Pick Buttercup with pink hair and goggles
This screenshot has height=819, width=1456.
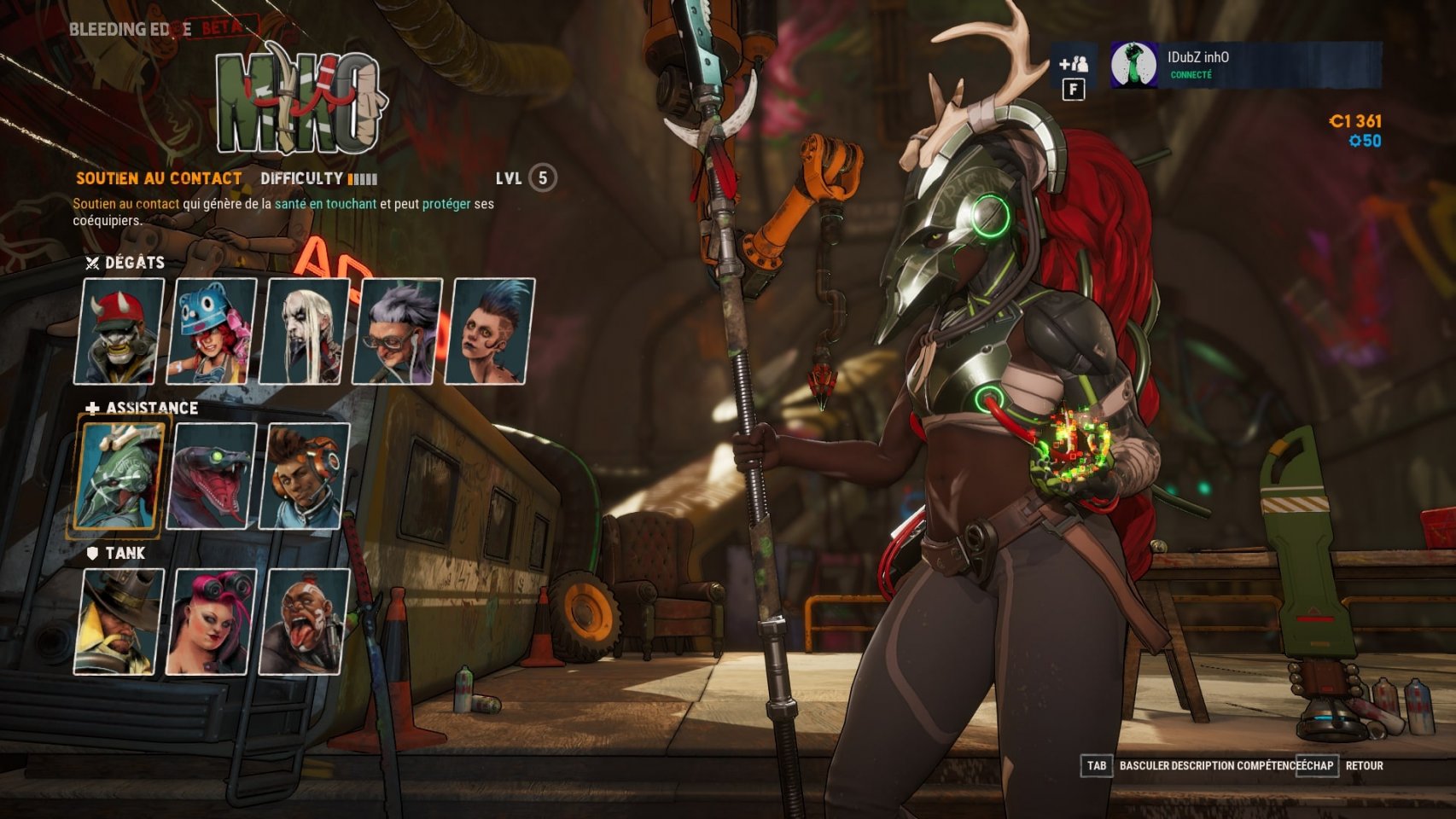(212, 621)
